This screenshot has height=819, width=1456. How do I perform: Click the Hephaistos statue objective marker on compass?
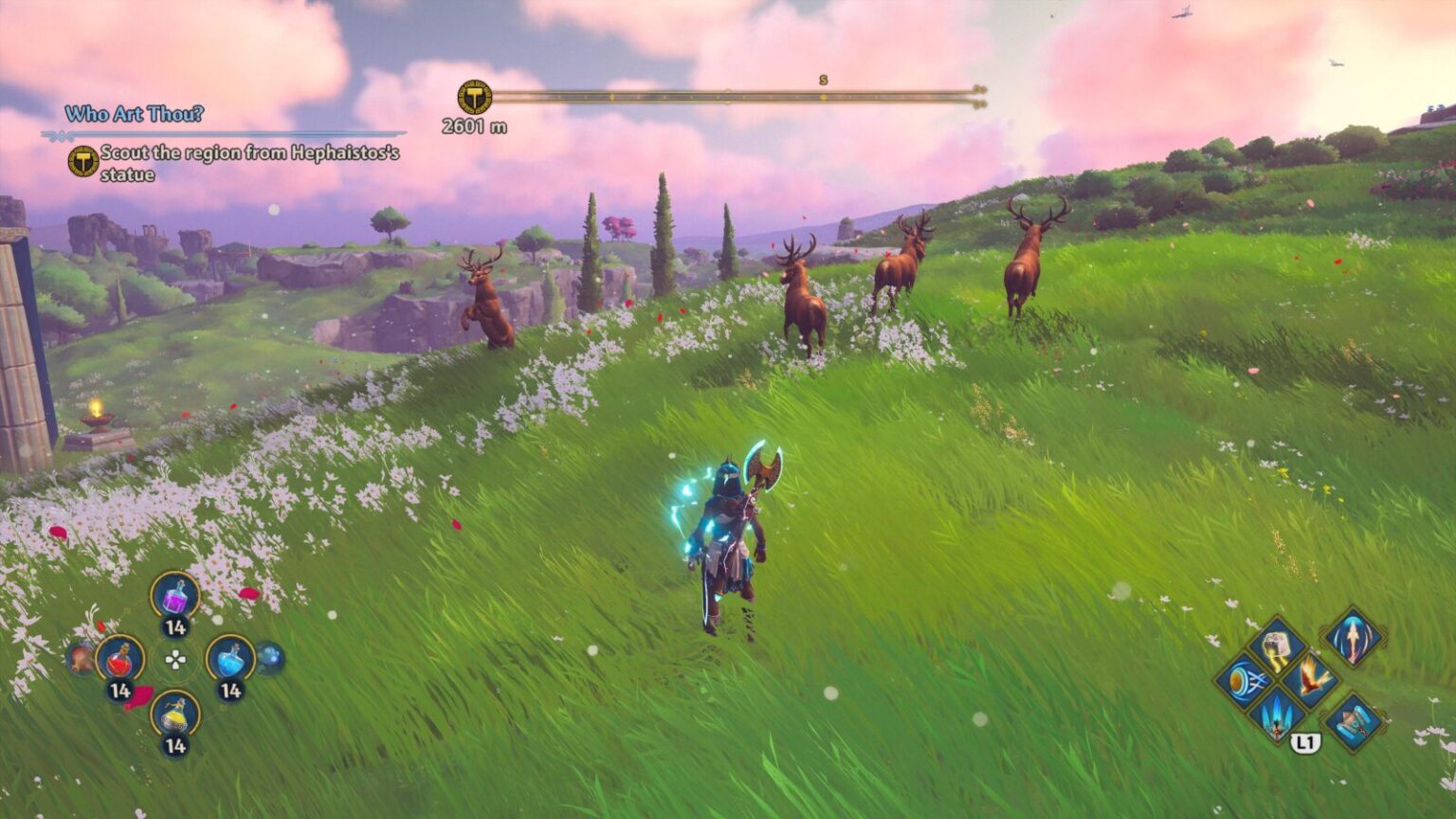[477, 99]
